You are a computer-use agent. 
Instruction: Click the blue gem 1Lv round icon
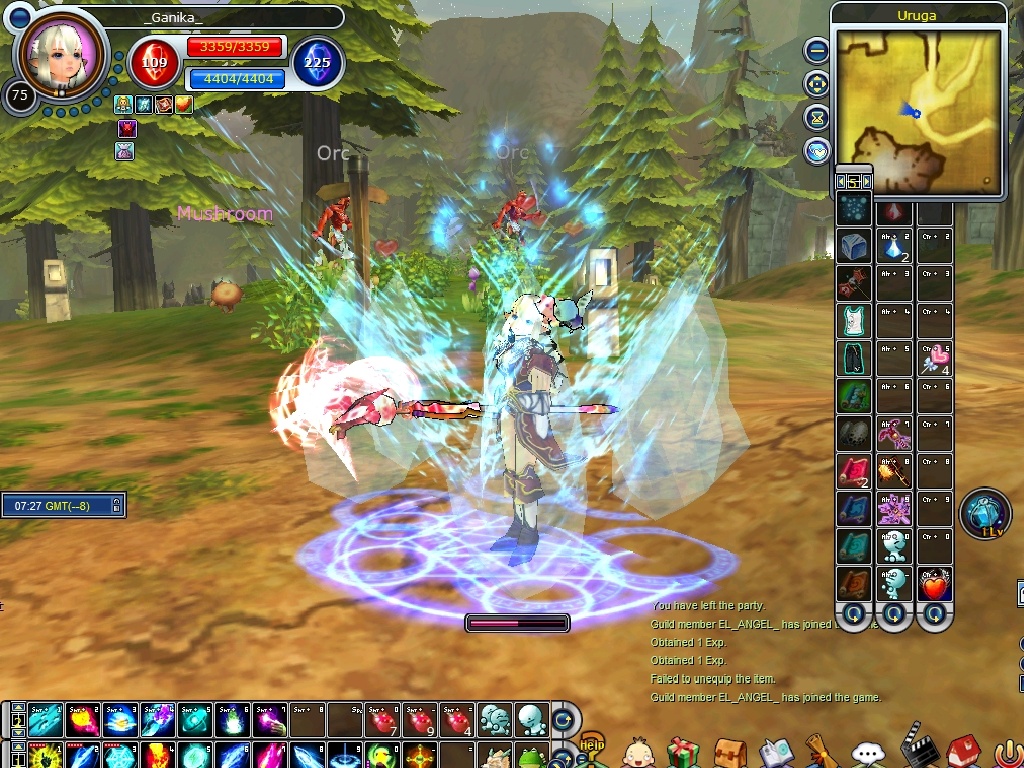point(984,513)
